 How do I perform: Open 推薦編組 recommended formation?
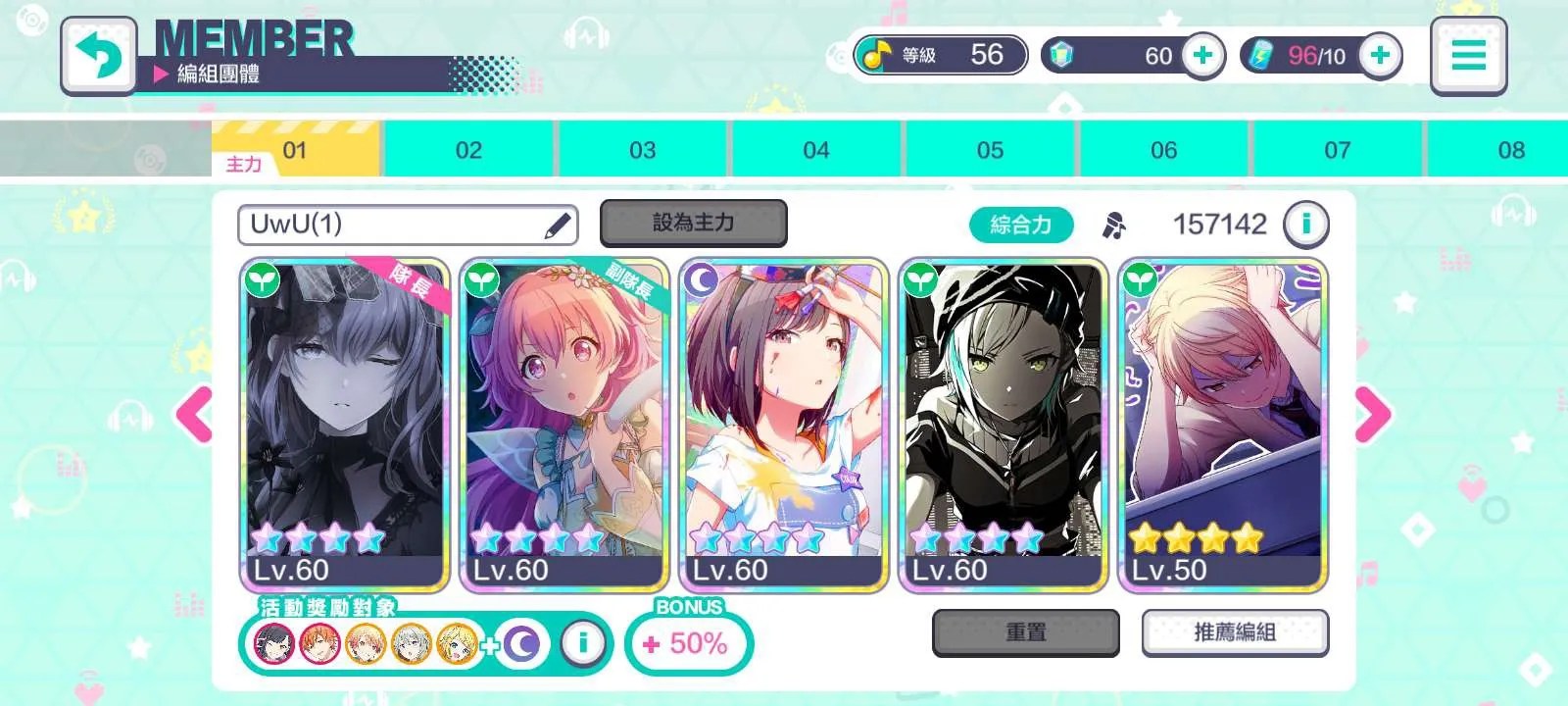[1235, 632]
